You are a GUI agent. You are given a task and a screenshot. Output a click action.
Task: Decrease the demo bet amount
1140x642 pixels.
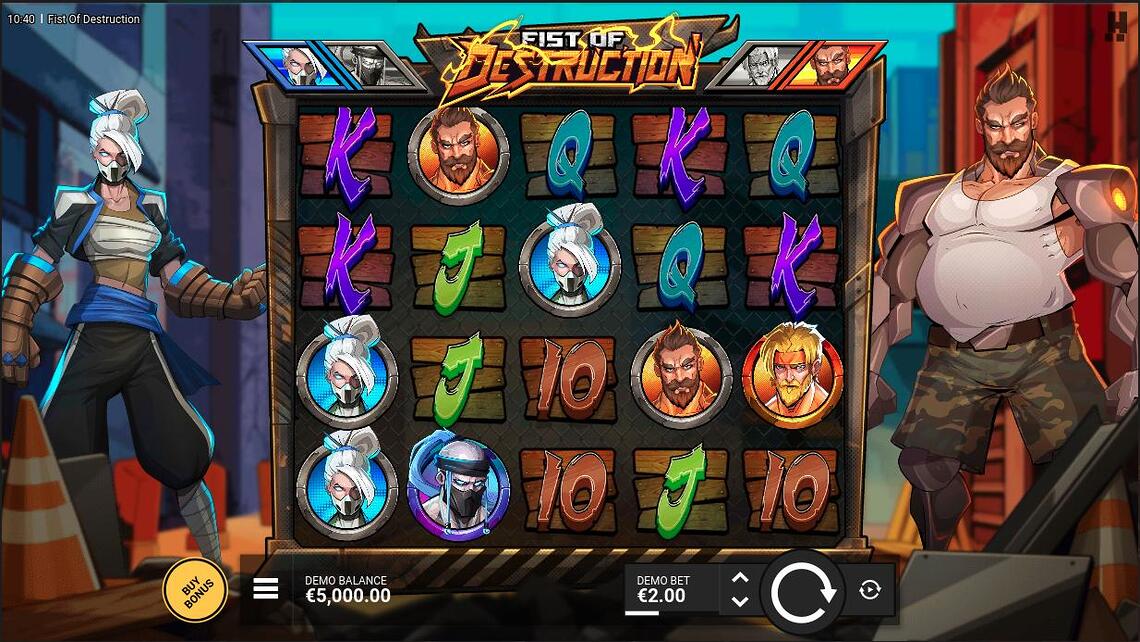740,602
